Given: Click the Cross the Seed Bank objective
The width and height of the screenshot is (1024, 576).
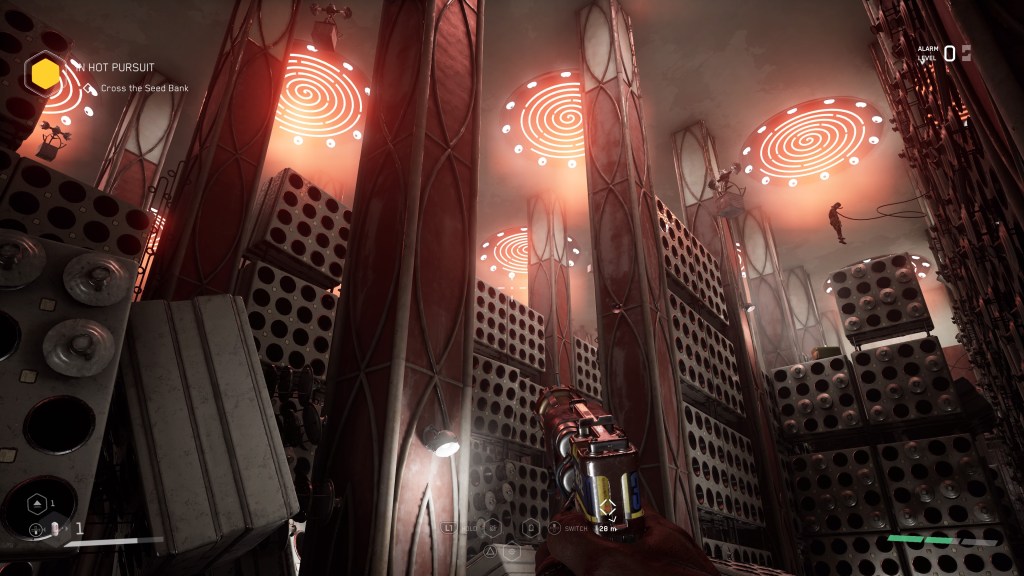Looking at the screenshot, I should point(144,88).
